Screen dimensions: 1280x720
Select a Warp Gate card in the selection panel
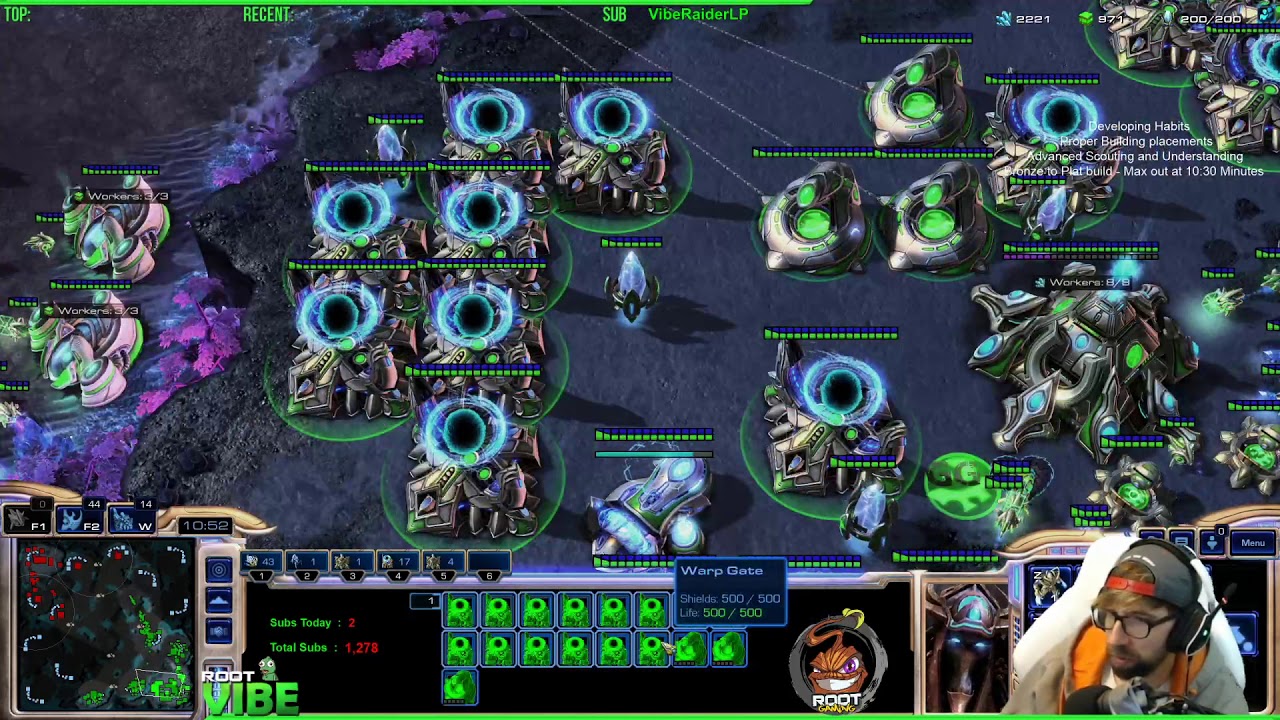point(459,610)
